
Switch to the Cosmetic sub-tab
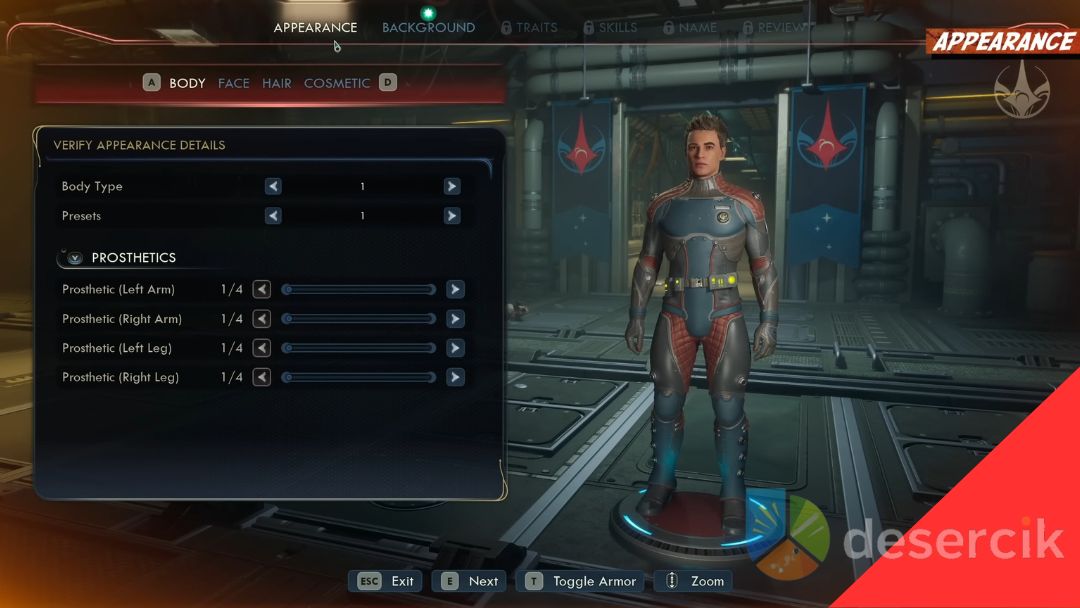click(x=337, y=83)
